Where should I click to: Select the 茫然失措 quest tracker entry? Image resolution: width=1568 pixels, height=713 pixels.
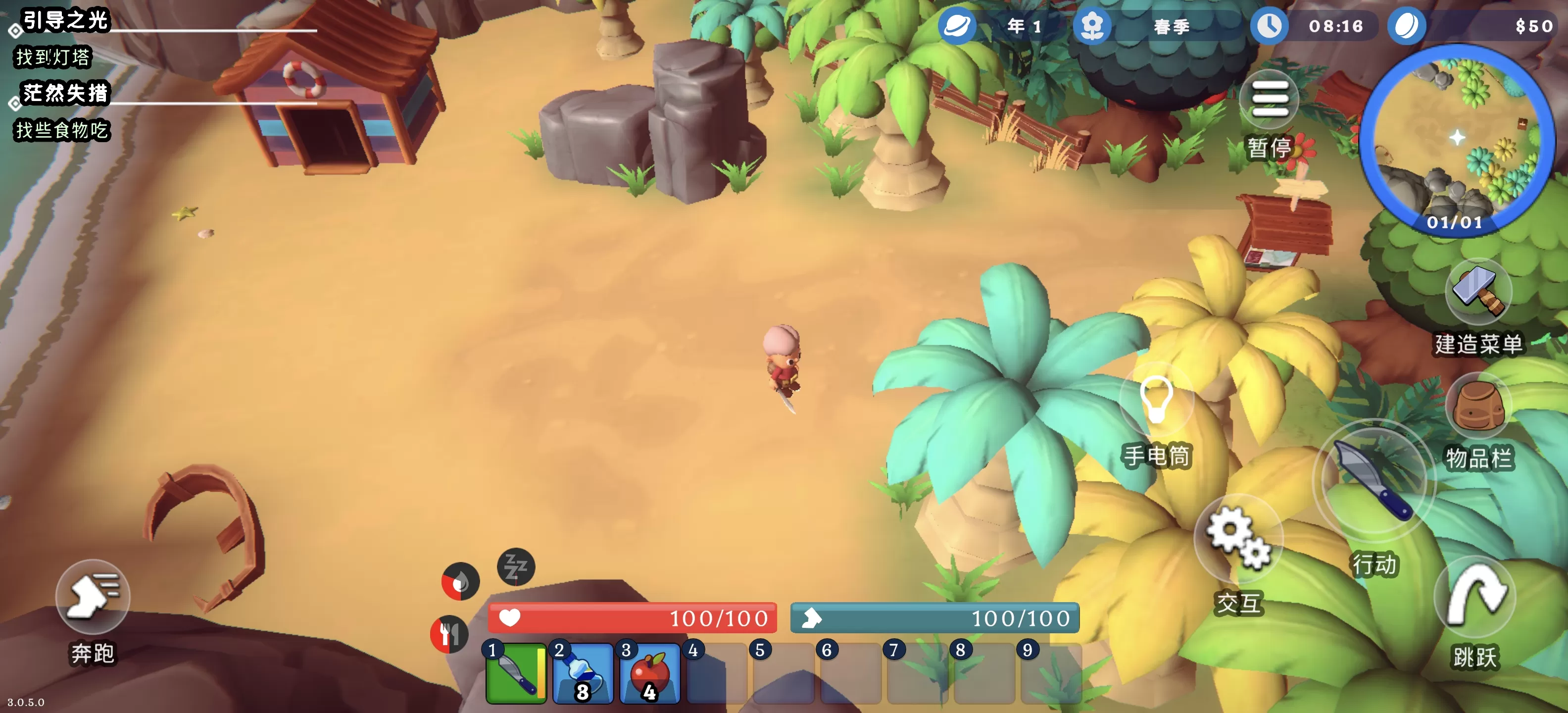[65, 94]
